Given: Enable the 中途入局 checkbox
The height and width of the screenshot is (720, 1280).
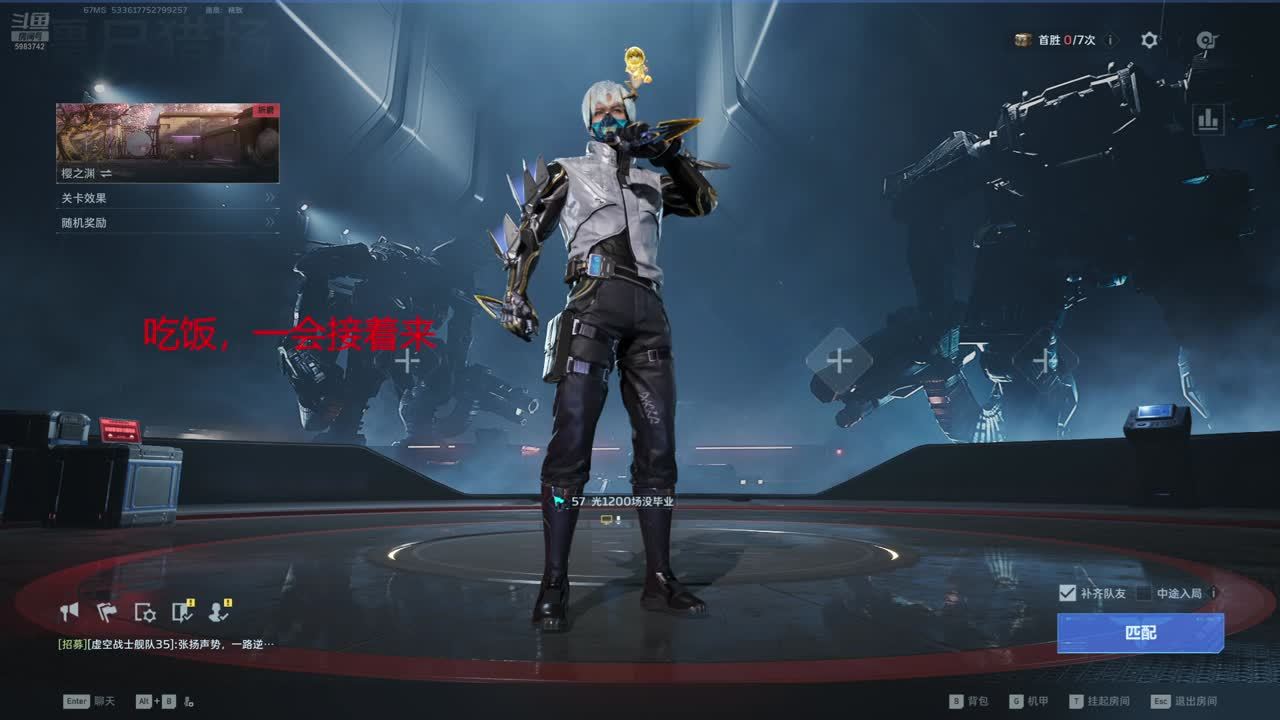Looking at the screenshot, I should click(1144, 593).
